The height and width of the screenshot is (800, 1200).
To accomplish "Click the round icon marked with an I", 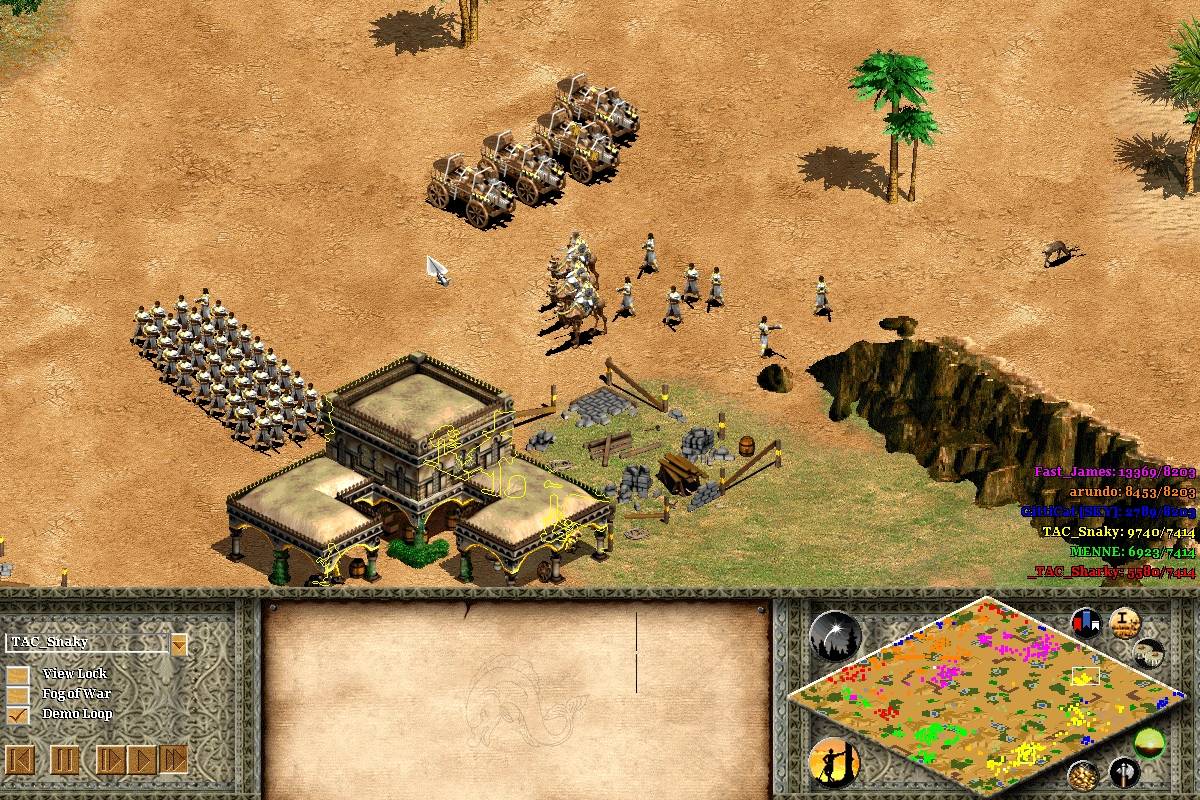I will pyautogui.click(x=1125, y=623).
